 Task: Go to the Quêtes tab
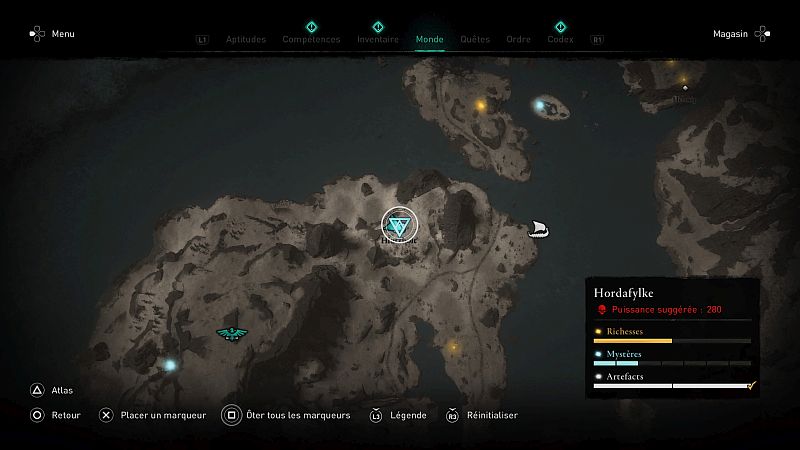(475, 40)
